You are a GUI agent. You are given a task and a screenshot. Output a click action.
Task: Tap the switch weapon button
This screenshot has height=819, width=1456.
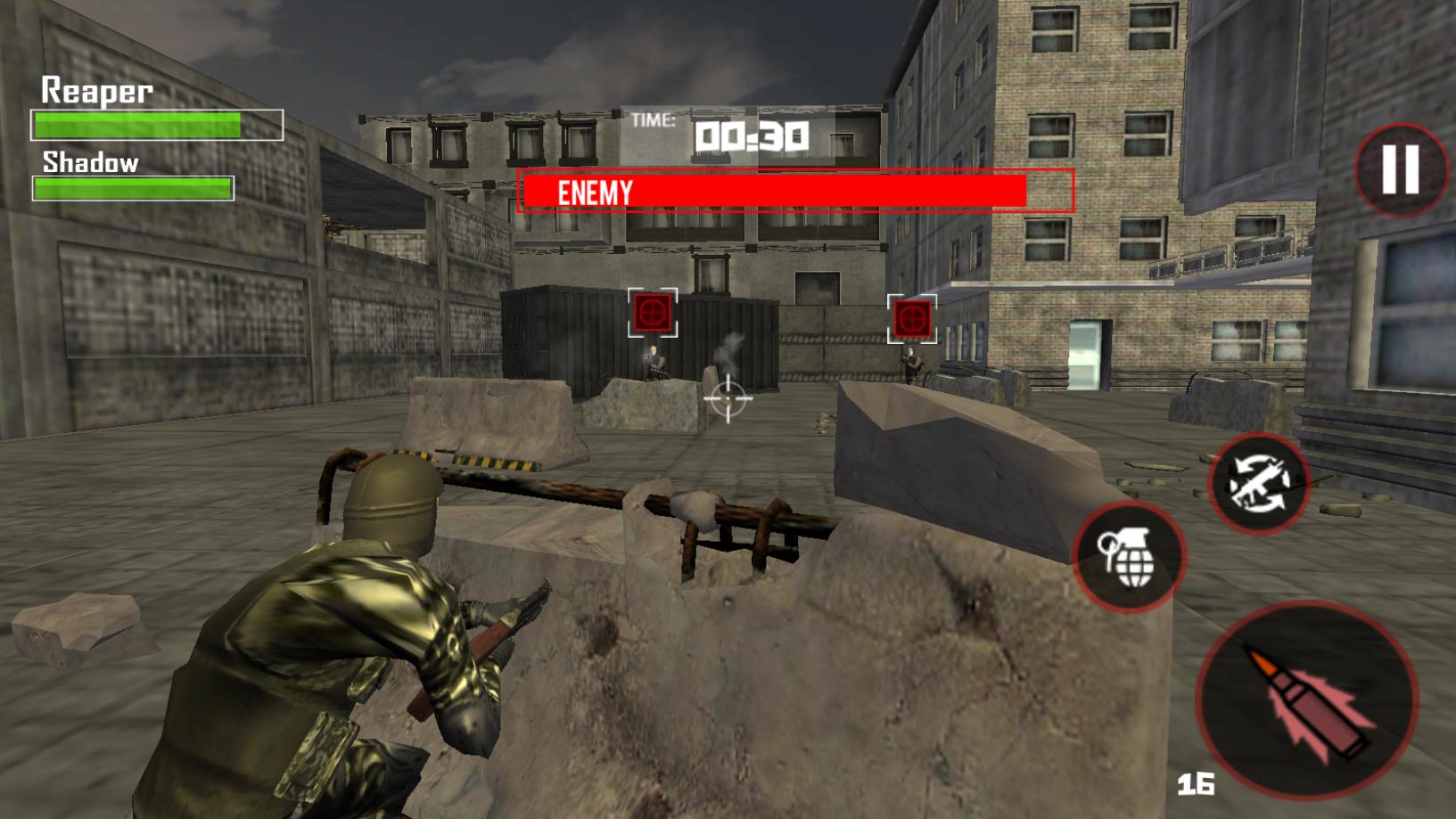click(x=1258, y=484)
